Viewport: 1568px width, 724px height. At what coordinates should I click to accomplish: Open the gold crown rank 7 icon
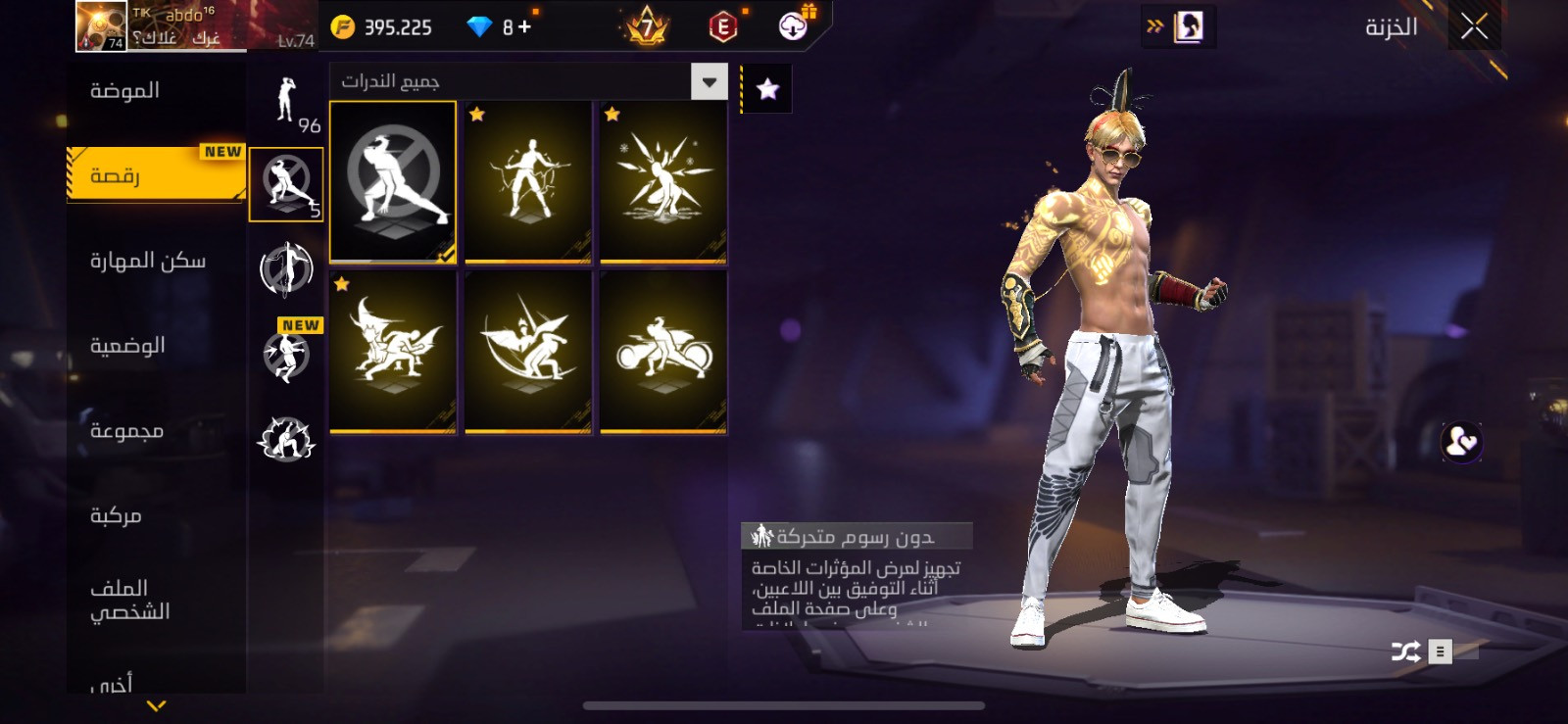(647, 27)
